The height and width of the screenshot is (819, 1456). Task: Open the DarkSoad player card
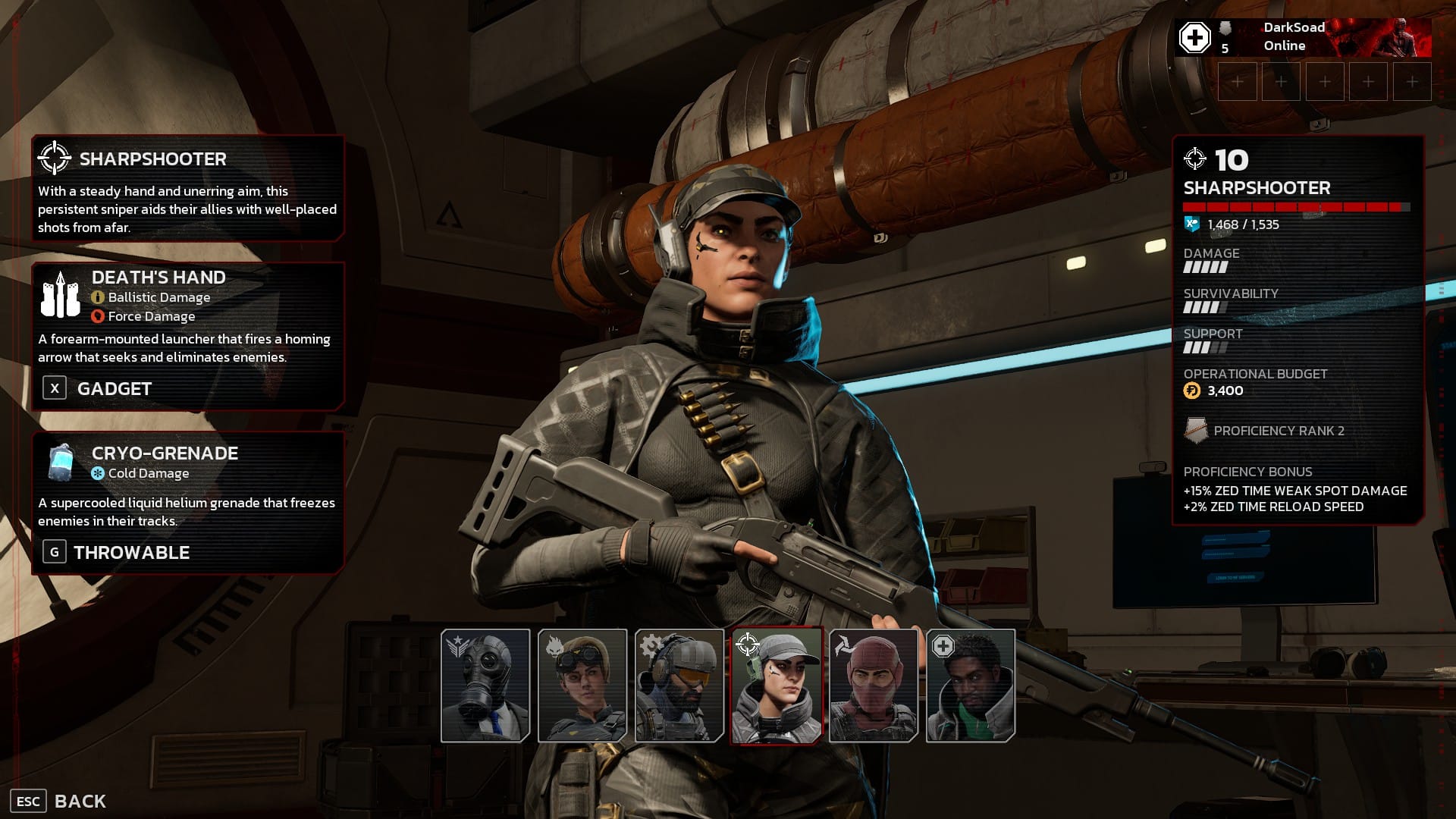coord(1303,37)
